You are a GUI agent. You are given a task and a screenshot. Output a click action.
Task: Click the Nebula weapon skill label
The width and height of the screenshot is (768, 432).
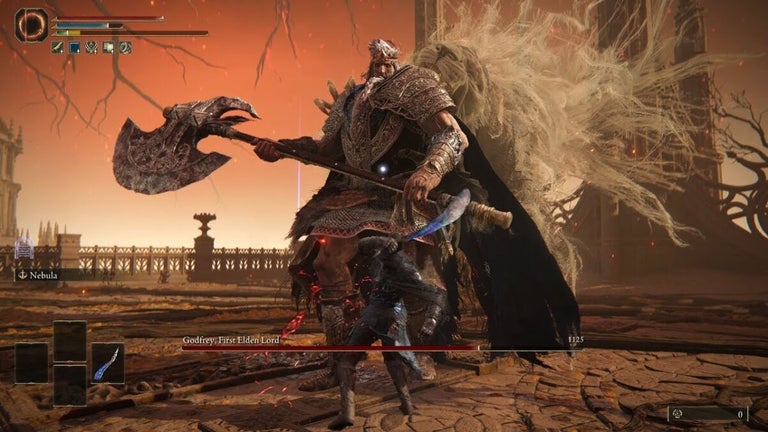point(42,275)
